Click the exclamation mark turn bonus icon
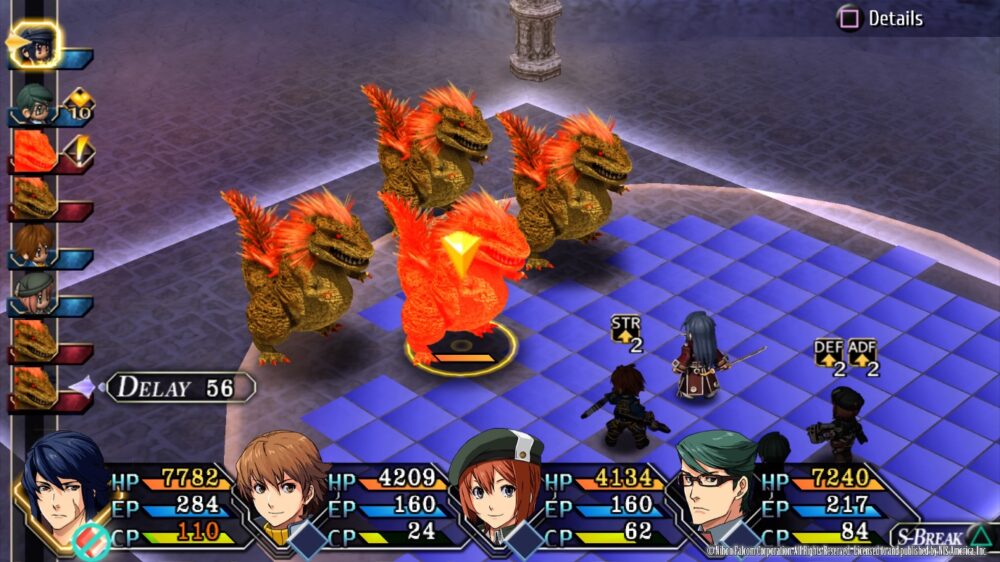The image size is (1000, 562). [78, 151]
